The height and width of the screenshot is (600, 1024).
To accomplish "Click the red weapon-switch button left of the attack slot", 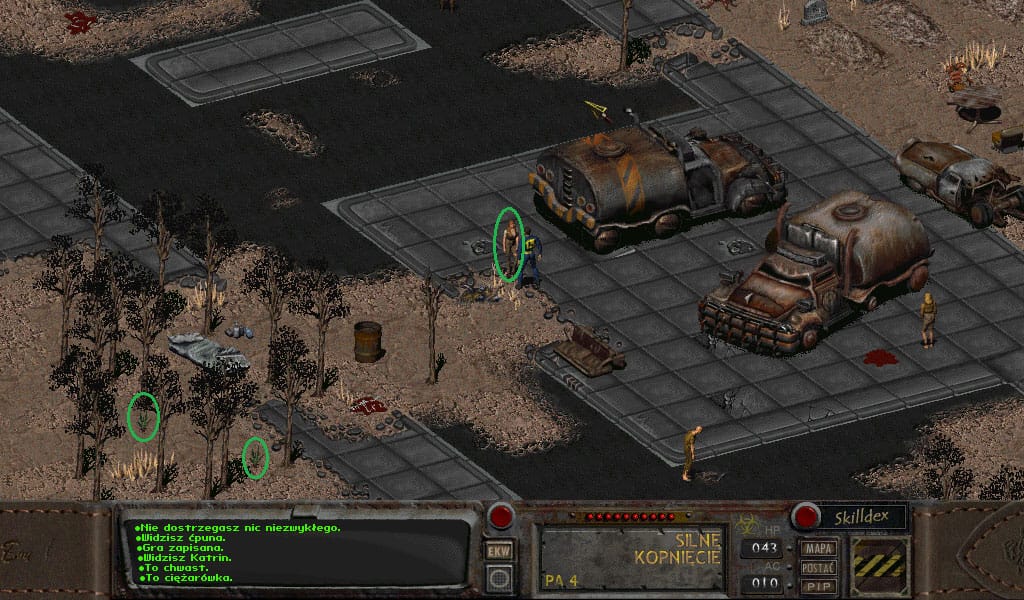I will (500, 516).
